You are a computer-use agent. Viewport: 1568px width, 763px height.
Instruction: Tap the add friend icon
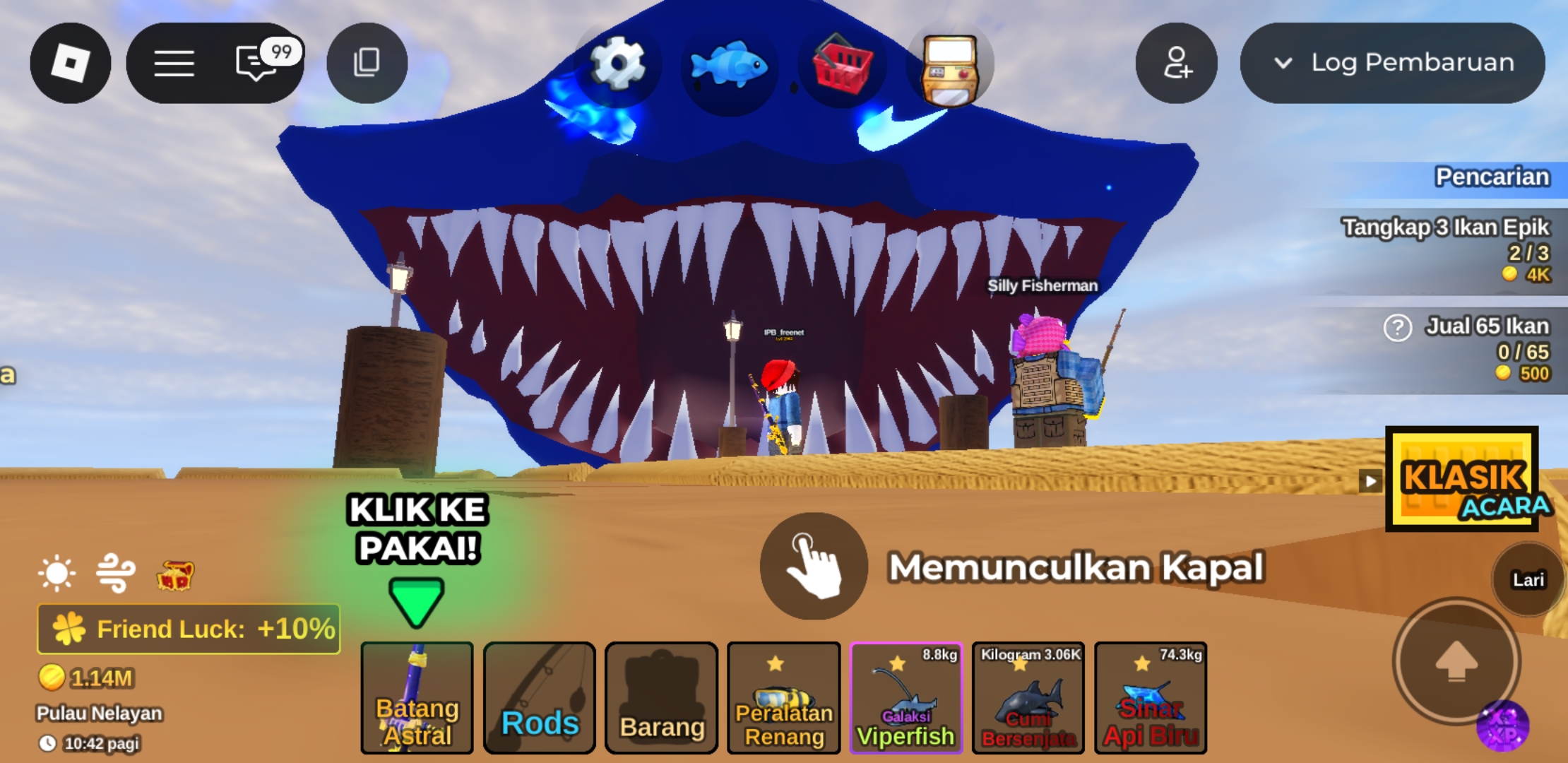coord(1176,63)
